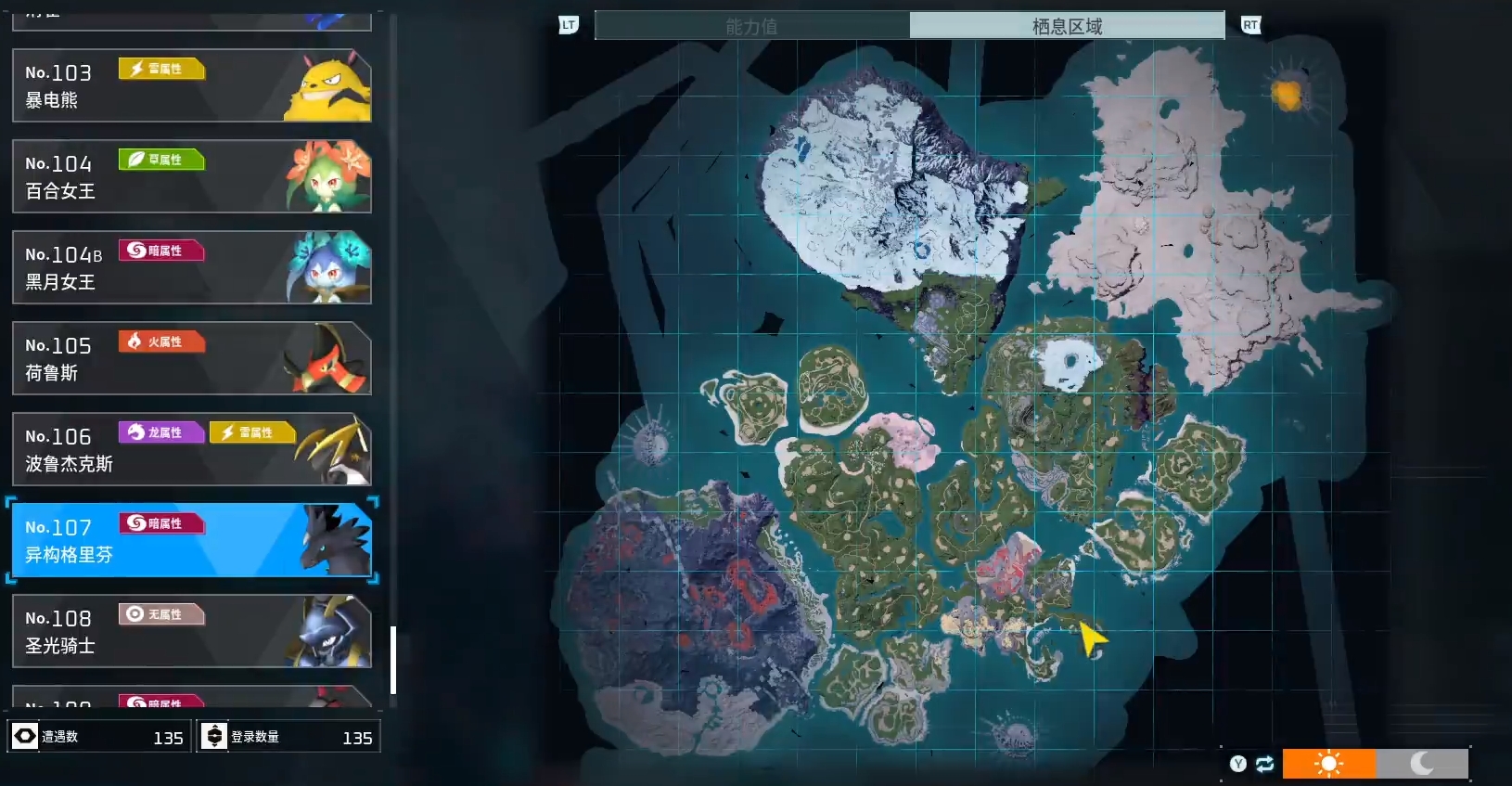The image size is (1512, 786).
Task: Select No.103 暴电熊 entry
Action: pyautogui.click(x=191, y=85)
